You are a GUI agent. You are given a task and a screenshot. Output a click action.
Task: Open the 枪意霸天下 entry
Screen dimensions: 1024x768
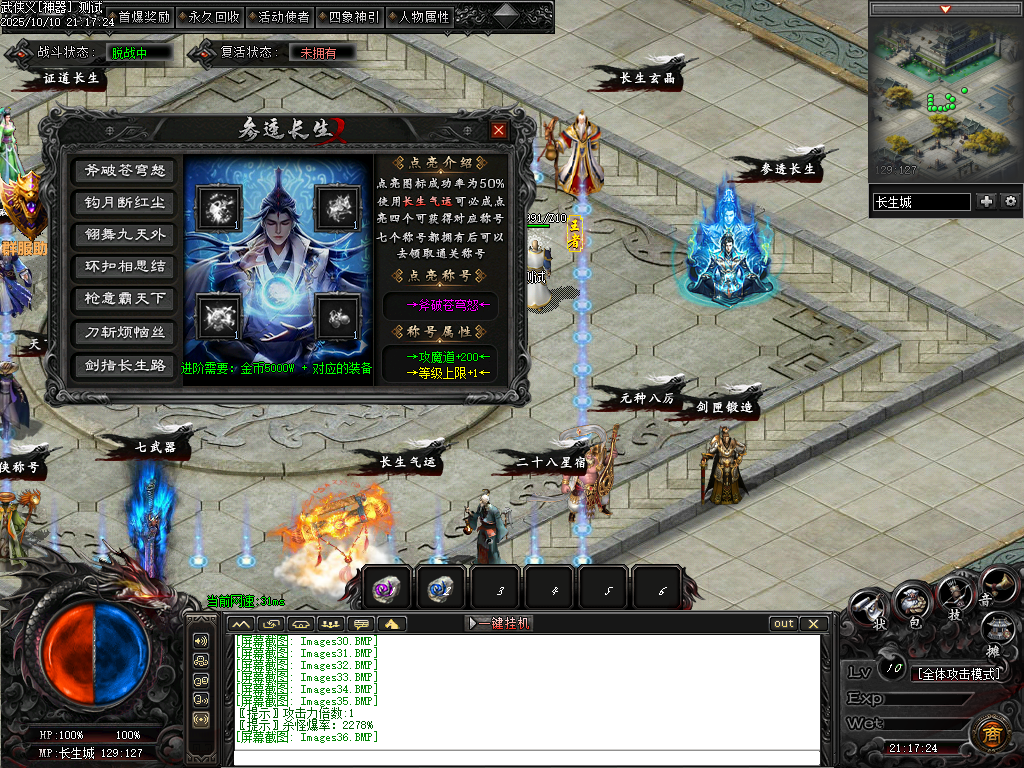coord(124,299)
